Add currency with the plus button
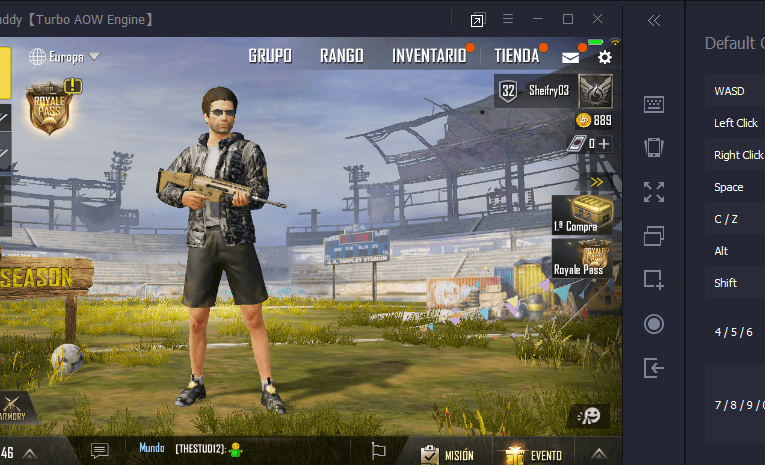This screenshot has height=465, width=765. pos(604,143)
